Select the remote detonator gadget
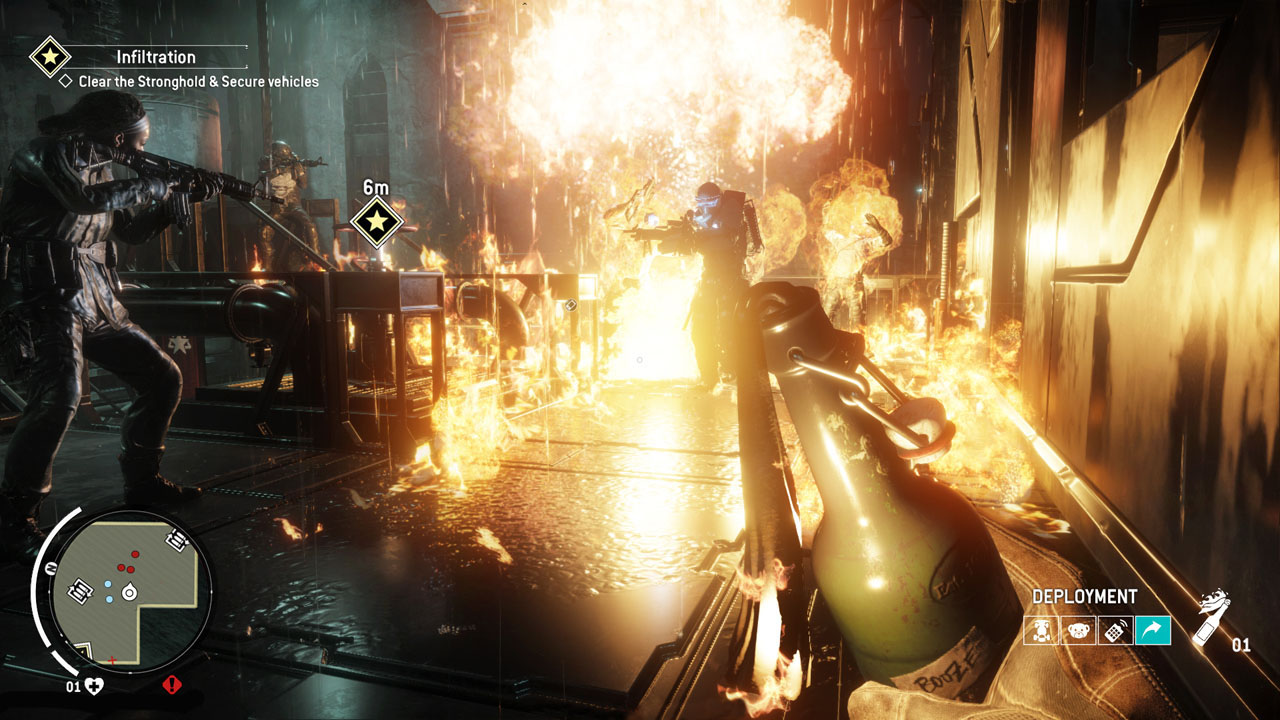1280x720 pixels. [x=1115, y=629]
